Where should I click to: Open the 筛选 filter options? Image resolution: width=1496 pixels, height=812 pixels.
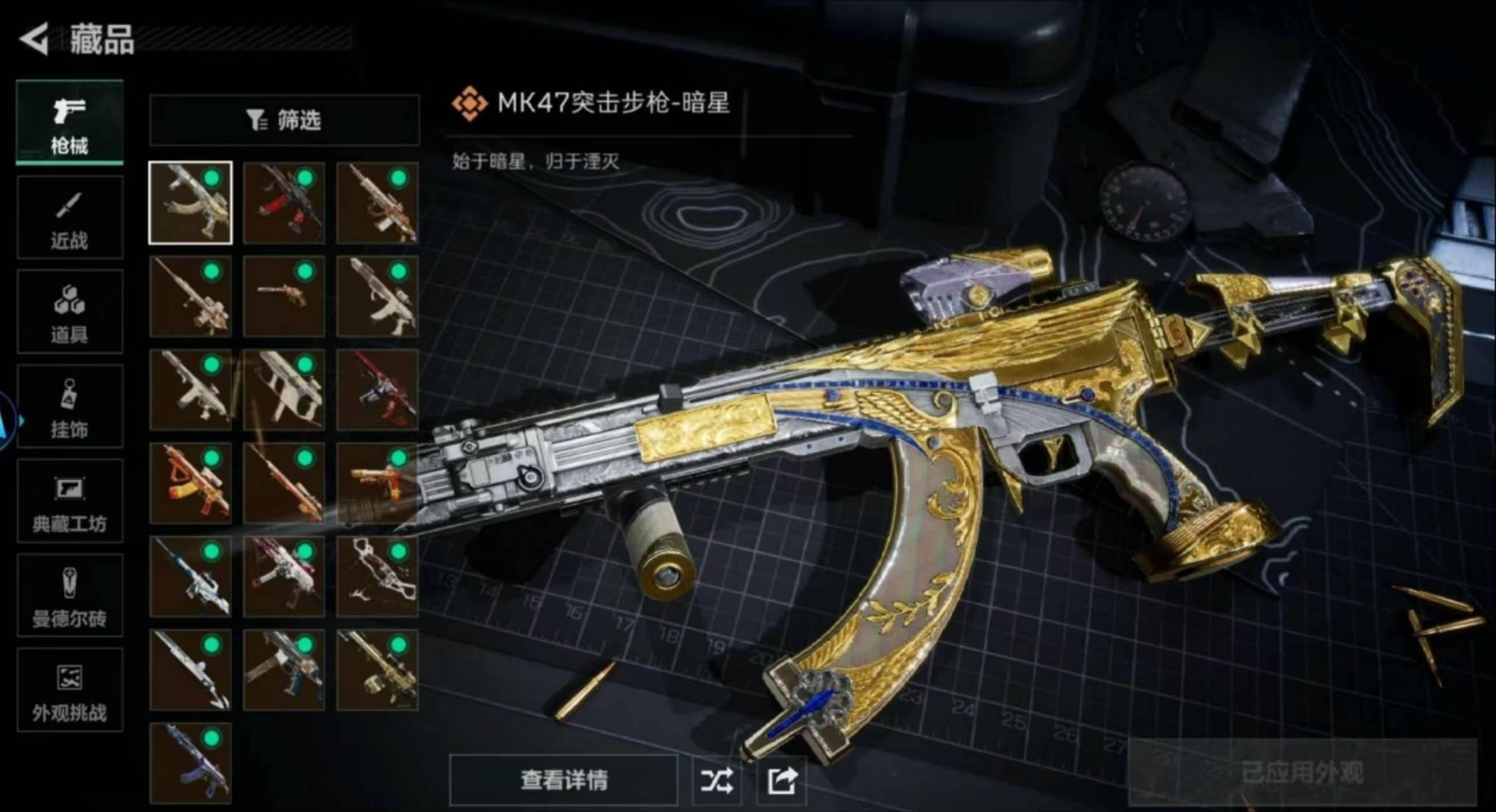click(x=284, y=120)
